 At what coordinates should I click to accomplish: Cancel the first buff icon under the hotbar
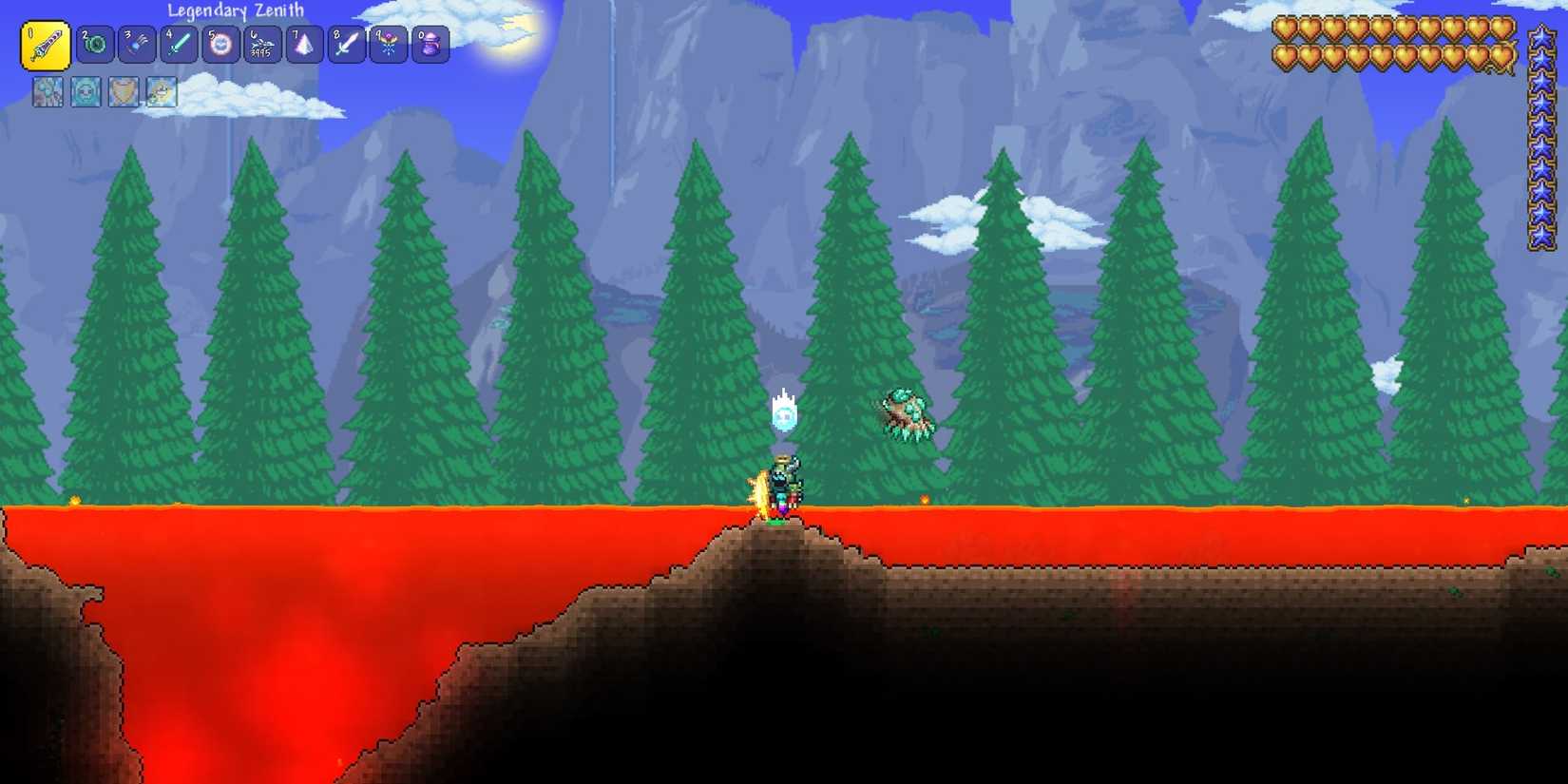48,91
